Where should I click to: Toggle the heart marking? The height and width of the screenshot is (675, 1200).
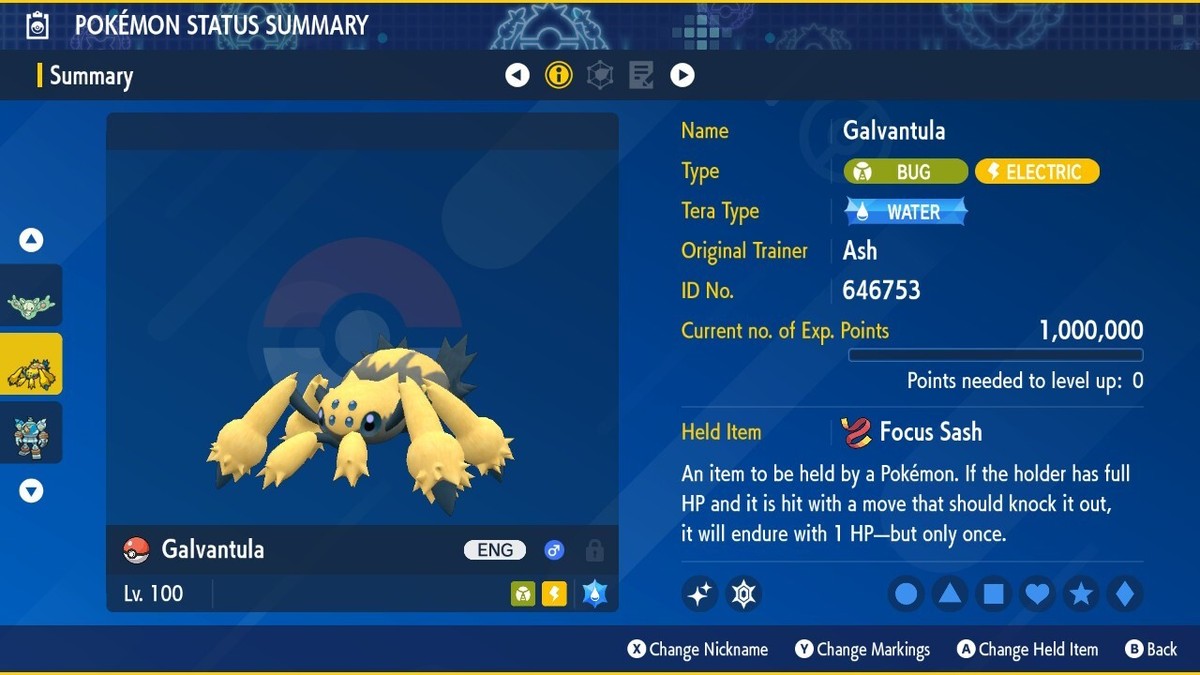click(x=1038, y=594)
